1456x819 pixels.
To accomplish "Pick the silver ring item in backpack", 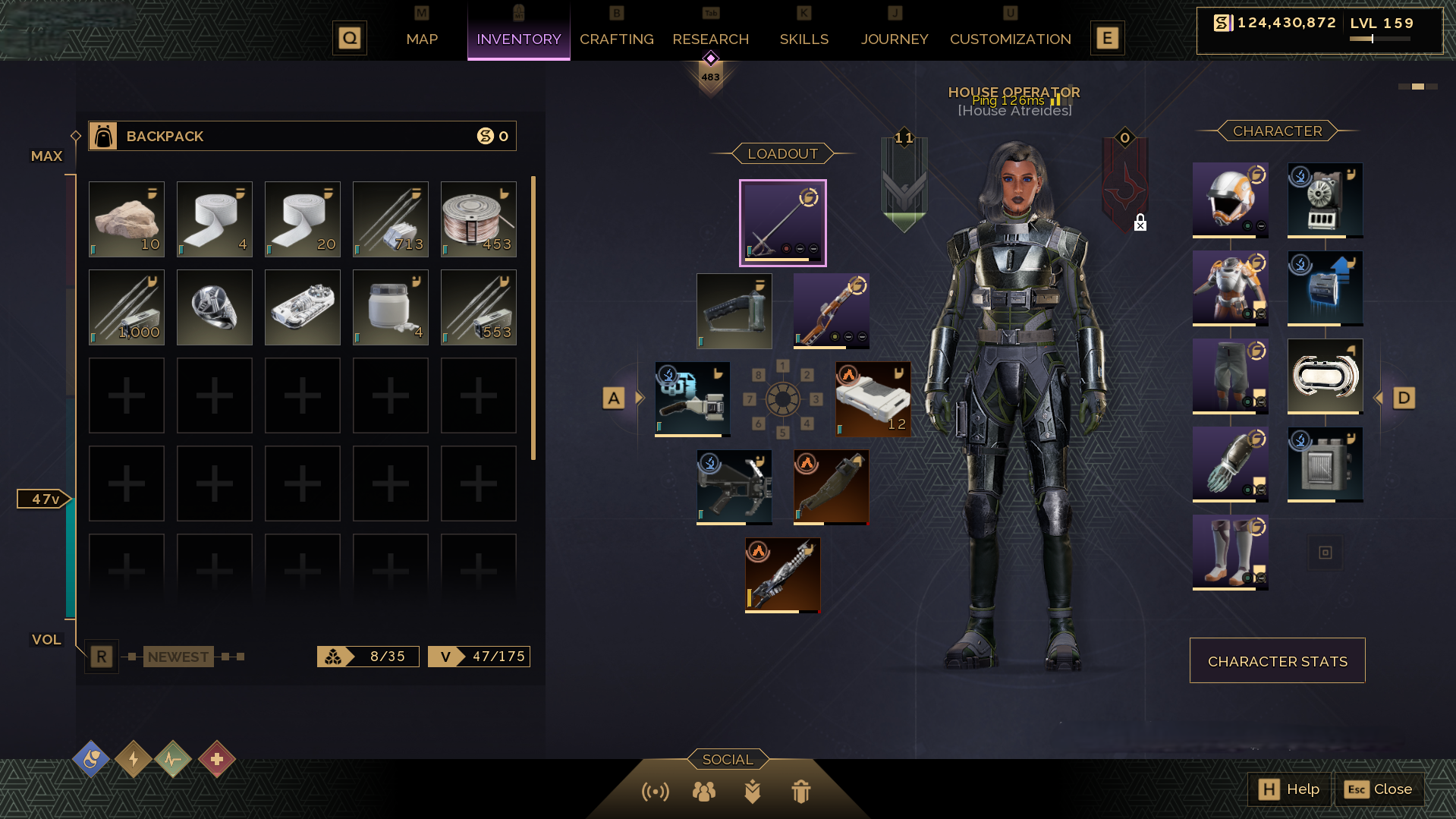I will pyautogui.click(x=215, y=307).
